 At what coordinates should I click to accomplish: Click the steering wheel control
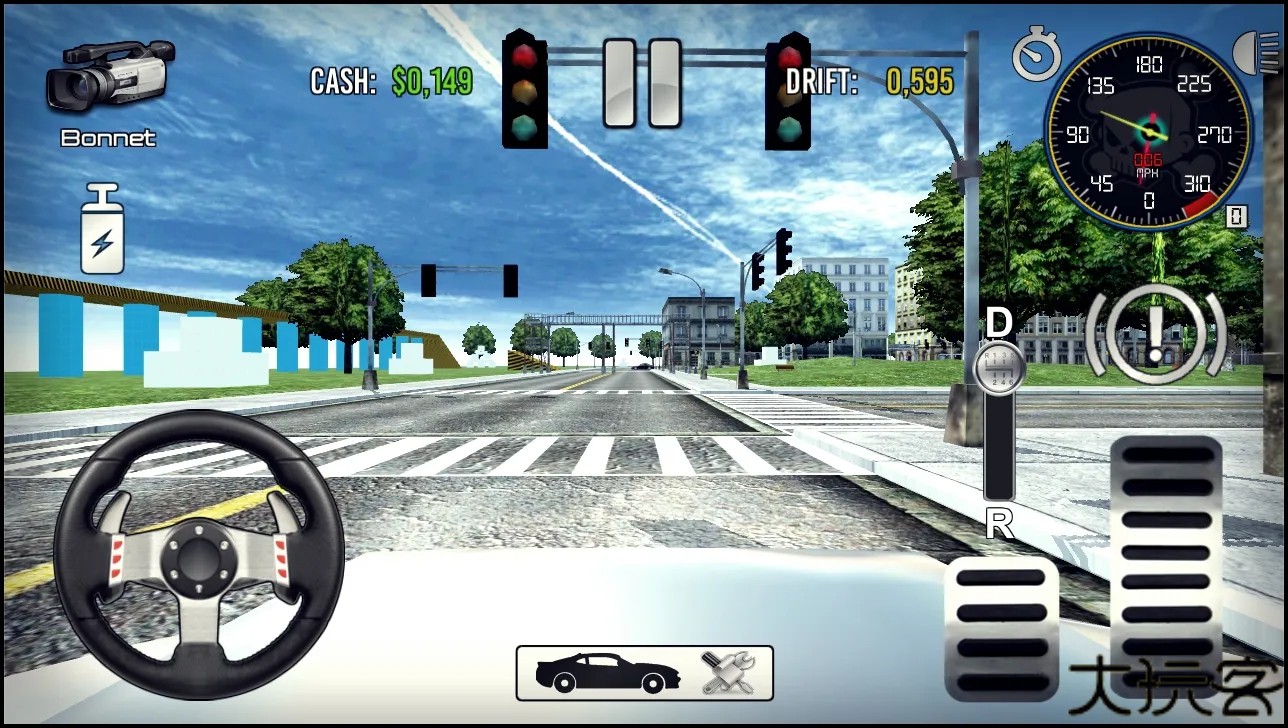pos(199,554)
